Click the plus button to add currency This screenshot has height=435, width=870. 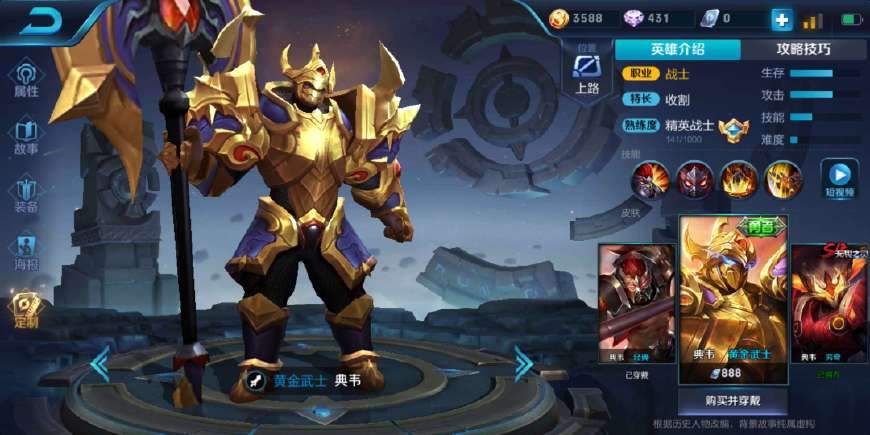781,19
